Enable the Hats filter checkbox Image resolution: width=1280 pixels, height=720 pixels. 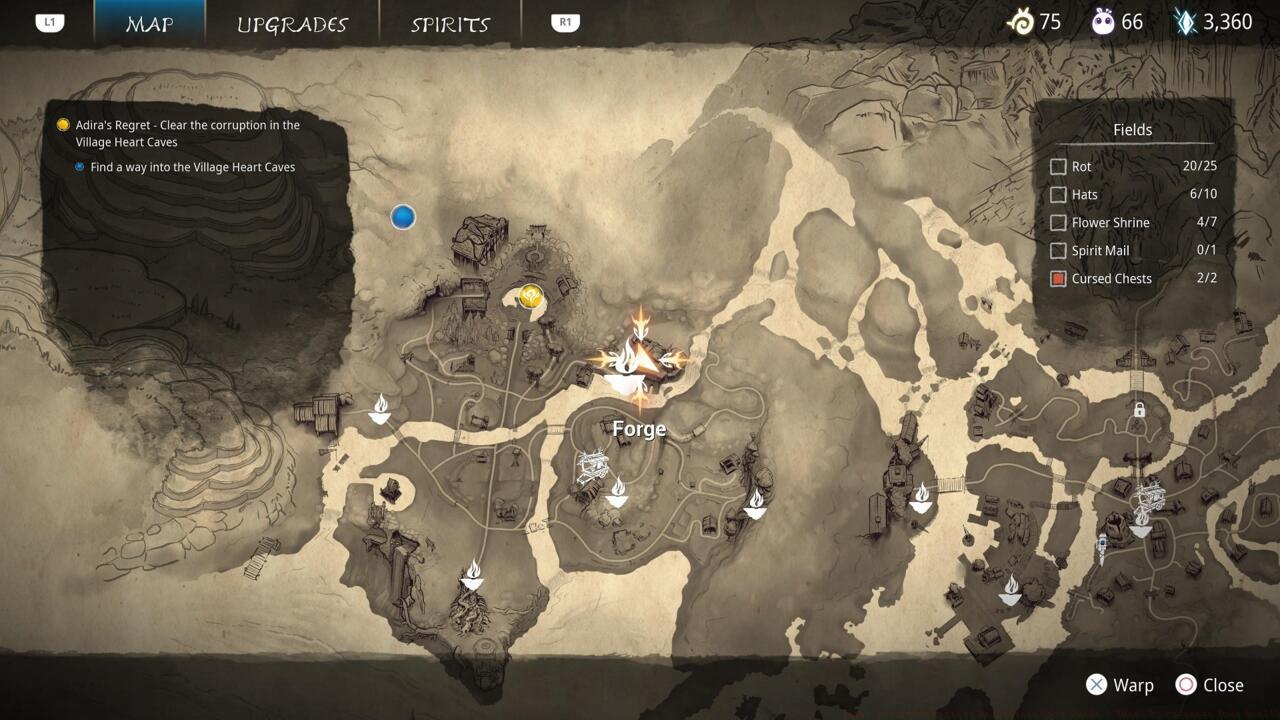click(1058, 195)
